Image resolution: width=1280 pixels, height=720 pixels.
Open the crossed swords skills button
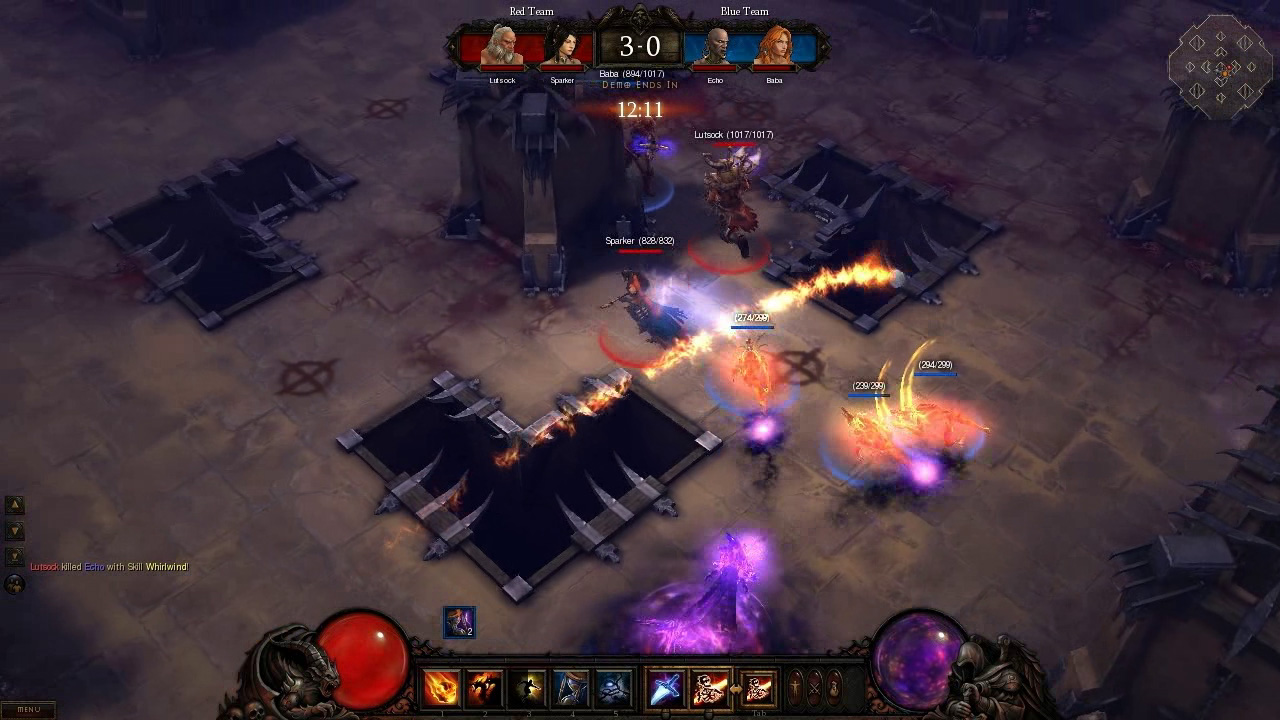[x=815, y=688]
